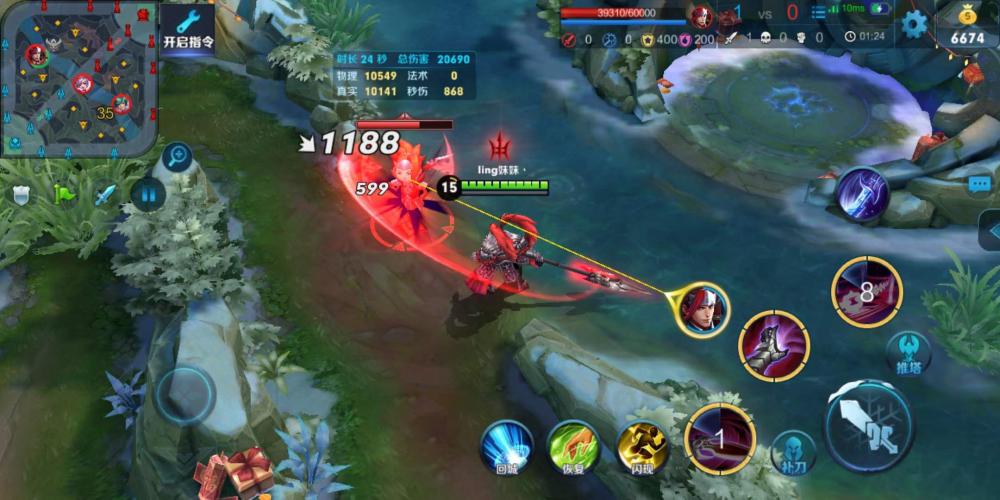This screenshot has height=500, width=1000.
Task: Send the blue sword attack signal
Action: (x=105, y=194)
